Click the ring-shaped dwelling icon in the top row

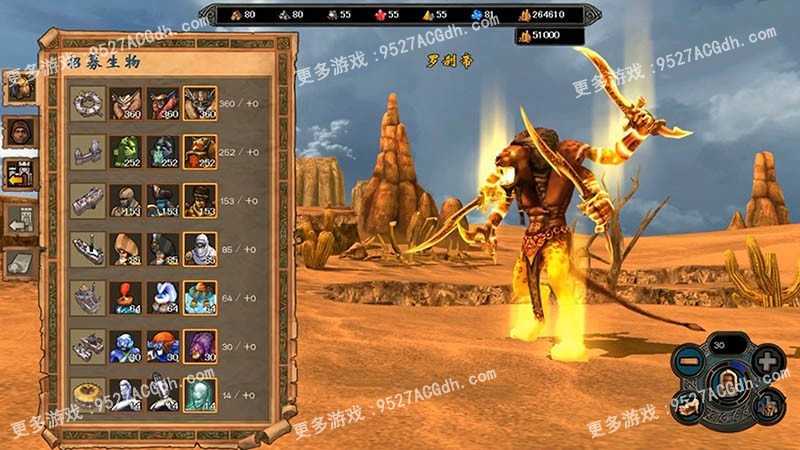click(x=88, y=103)
